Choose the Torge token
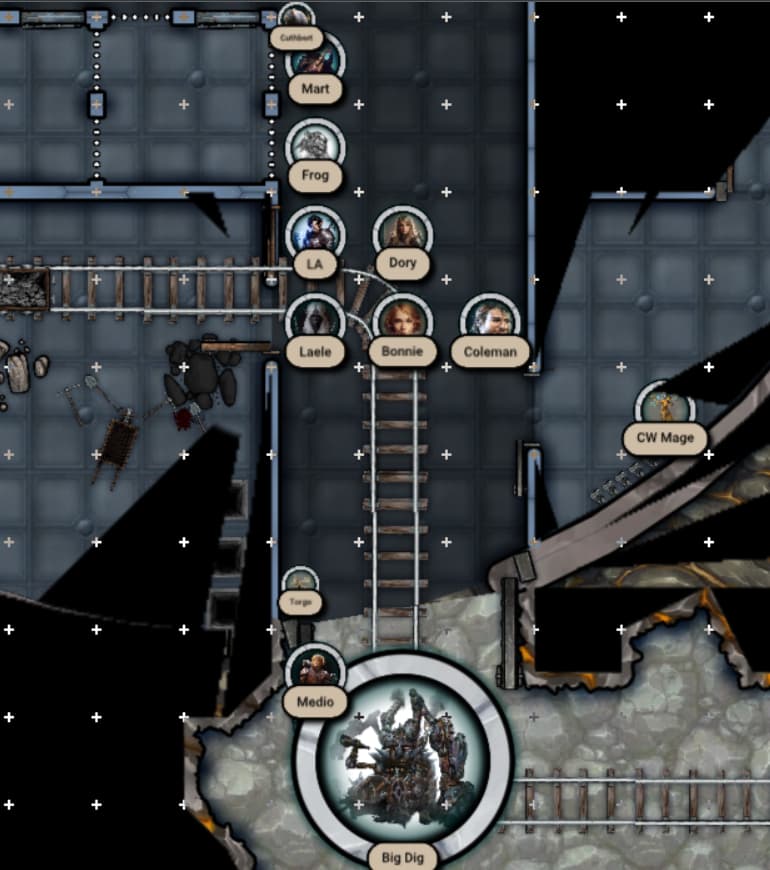 pyautogui.click(x=300, y=584)
